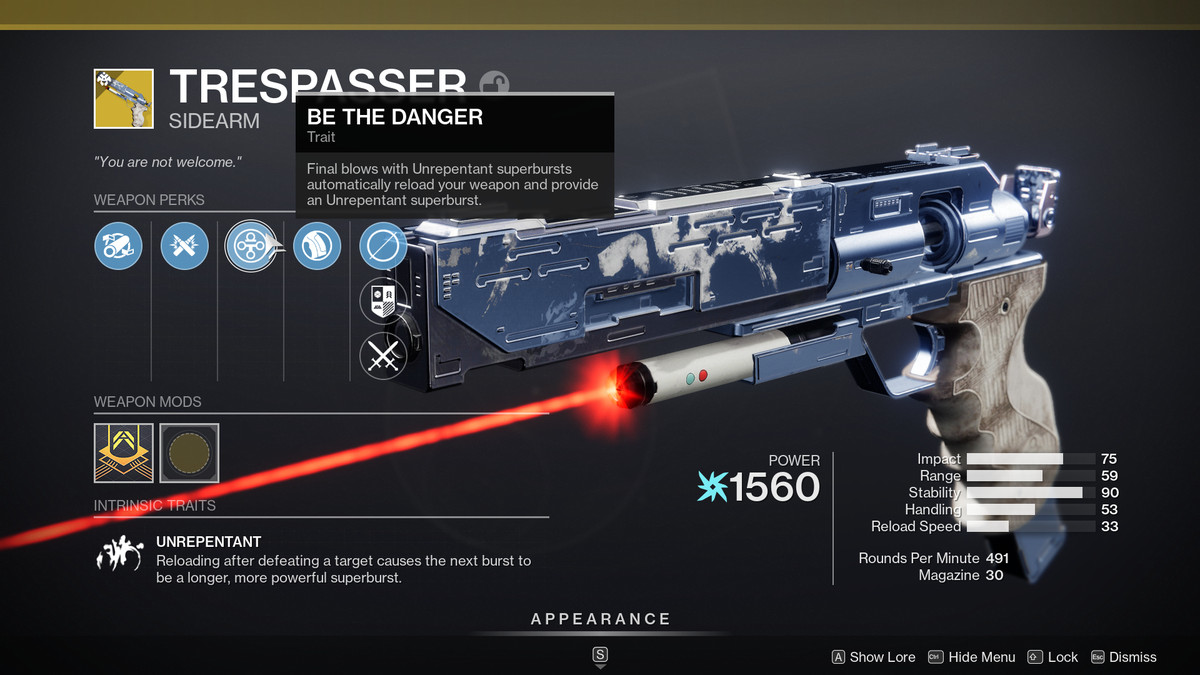
Task: Open the empty circular weapon mod slot
Action: [x=189, y=453]
